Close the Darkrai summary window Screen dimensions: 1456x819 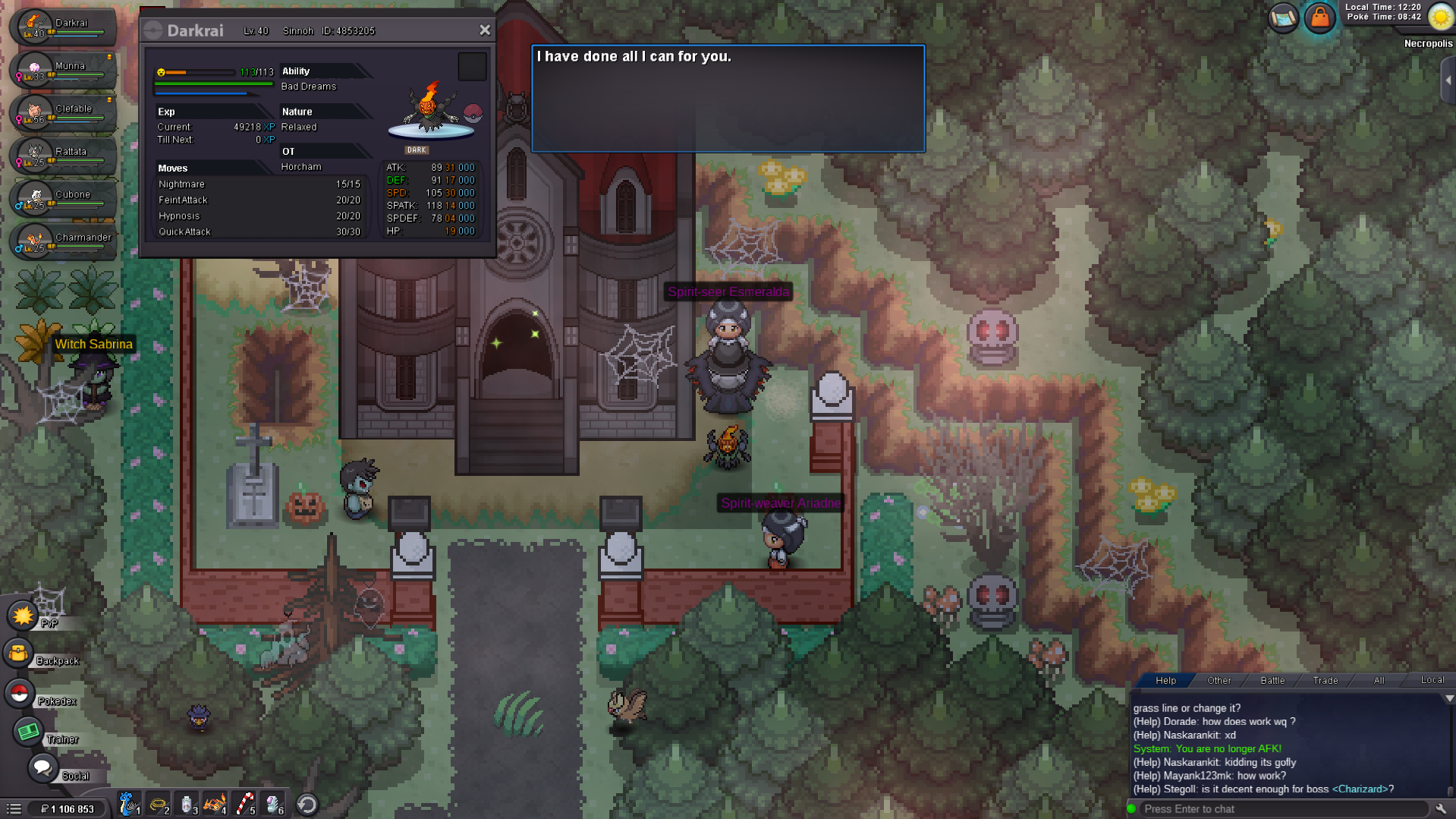[x=485, y=30]
